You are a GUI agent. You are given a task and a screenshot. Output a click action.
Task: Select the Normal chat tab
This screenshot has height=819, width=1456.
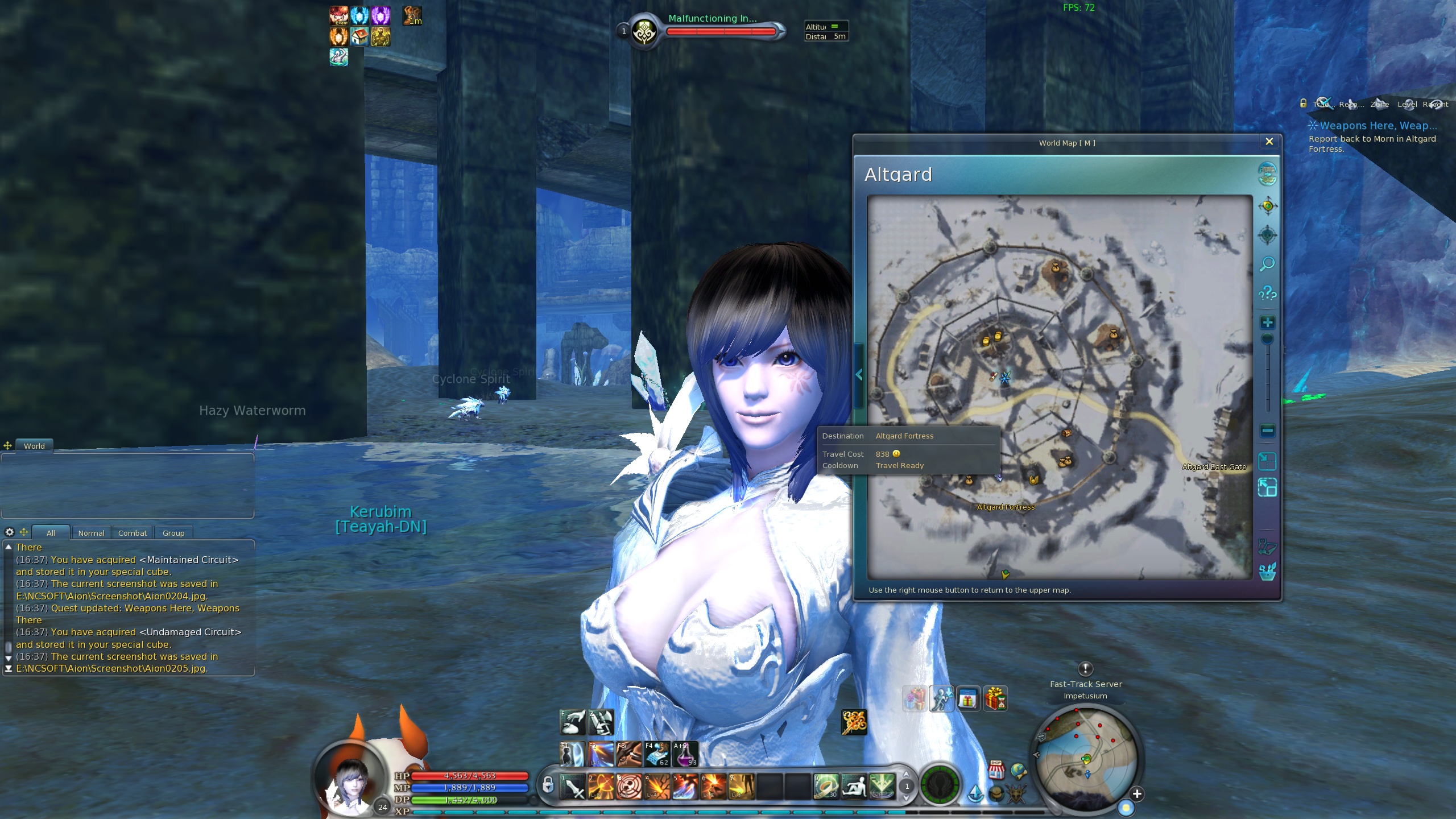tap(91, 533)
